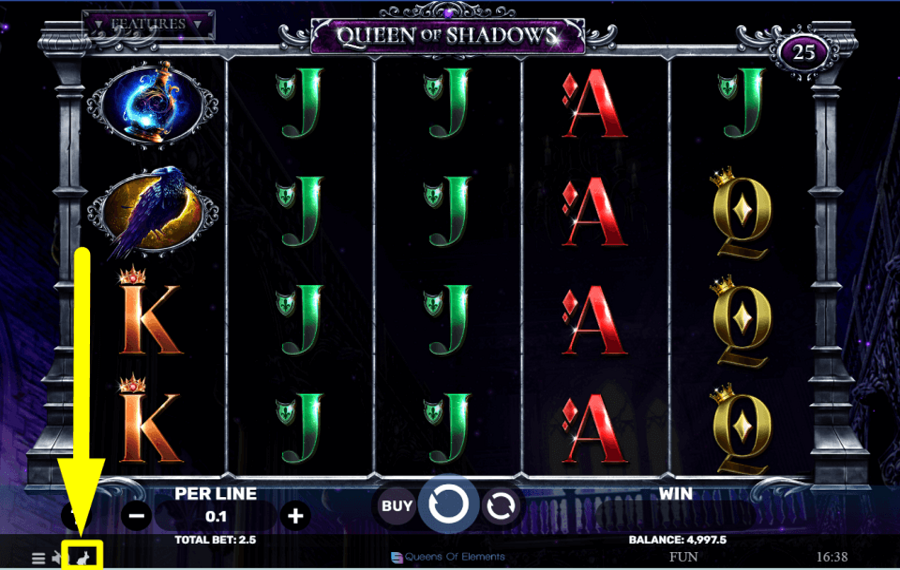
Task: Toggle the rabbit quick spin mode
Action: point(83,556)
